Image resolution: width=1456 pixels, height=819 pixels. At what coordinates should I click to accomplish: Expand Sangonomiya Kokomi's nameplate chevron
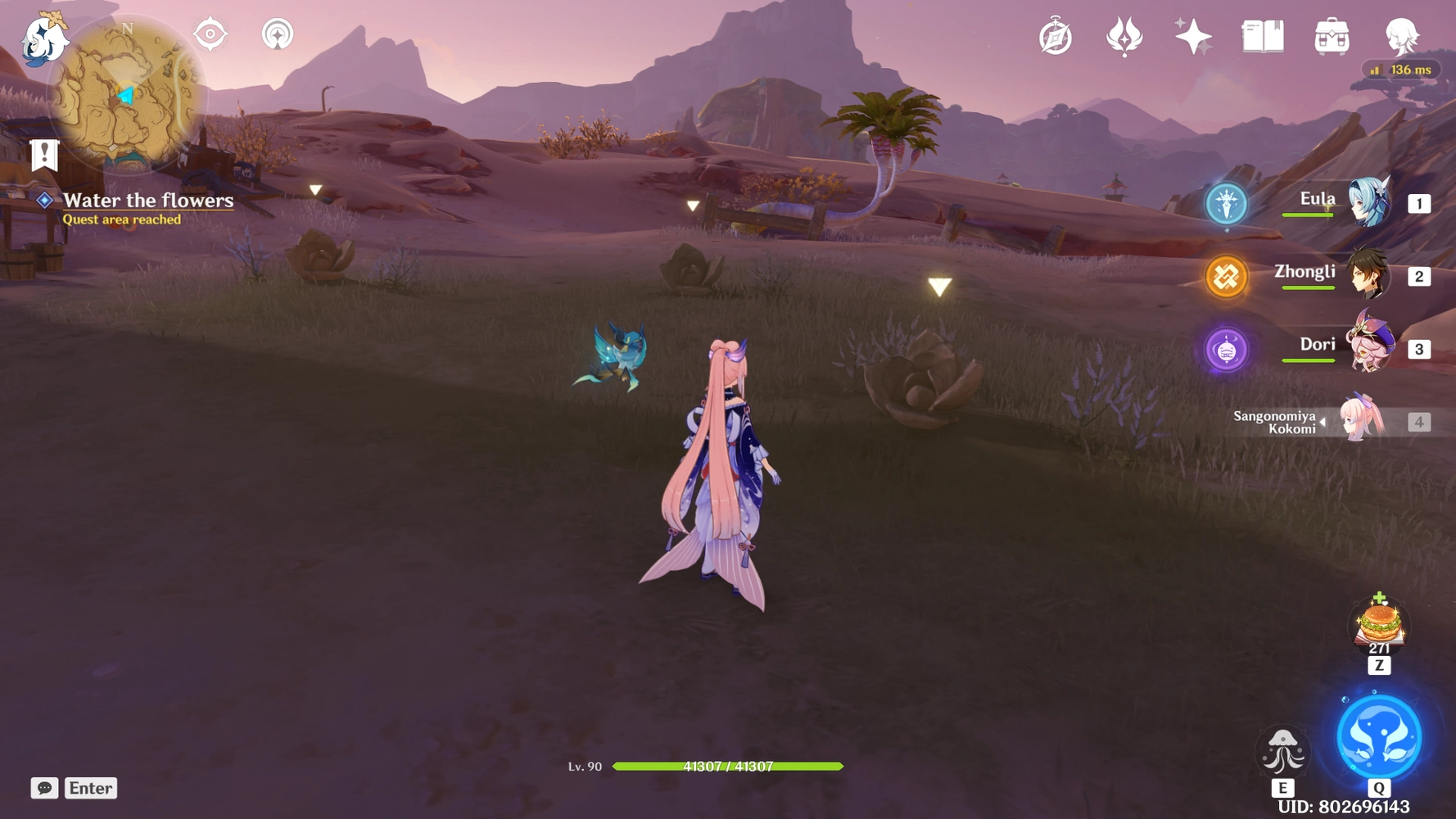coord(1323,421)
